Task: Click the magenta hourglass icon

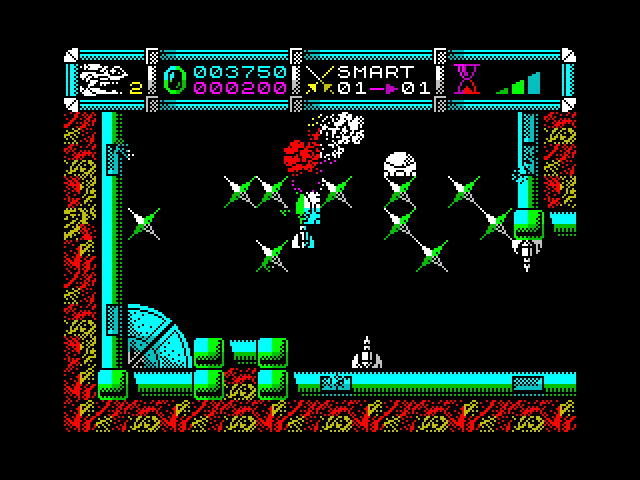Action: [465, 79]
